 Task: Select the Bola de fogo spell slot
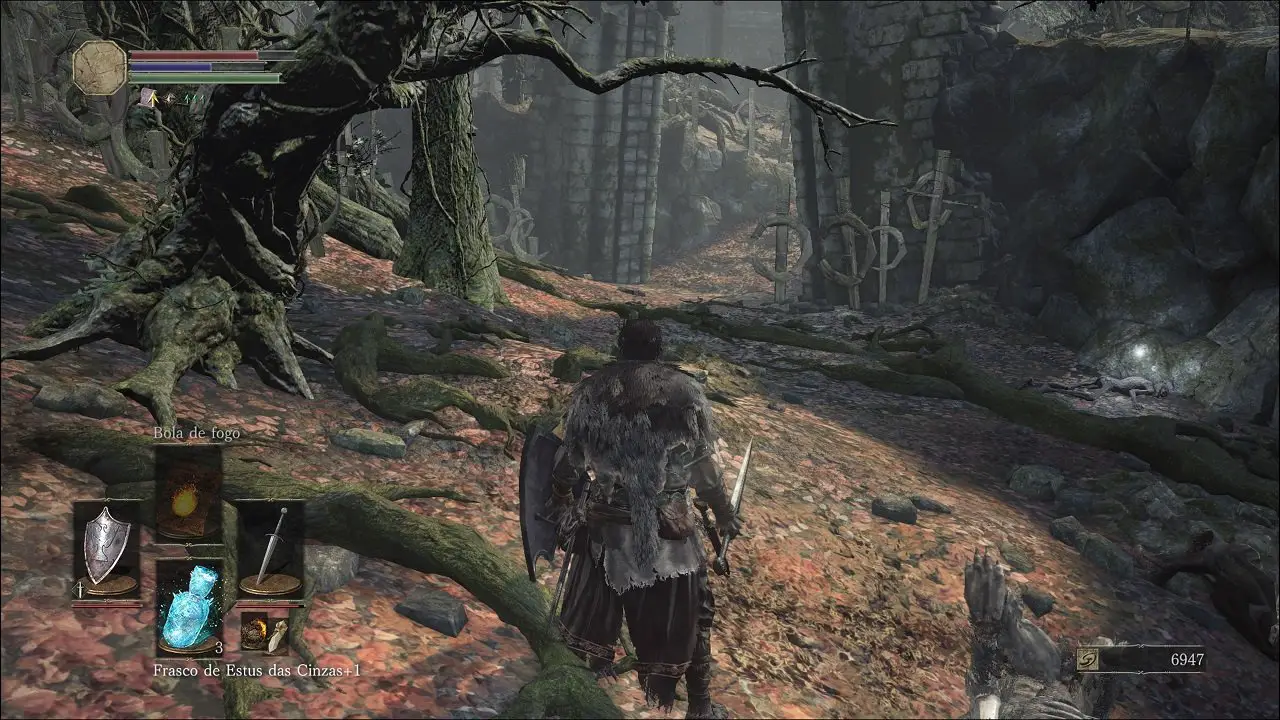tap(188, 494)
